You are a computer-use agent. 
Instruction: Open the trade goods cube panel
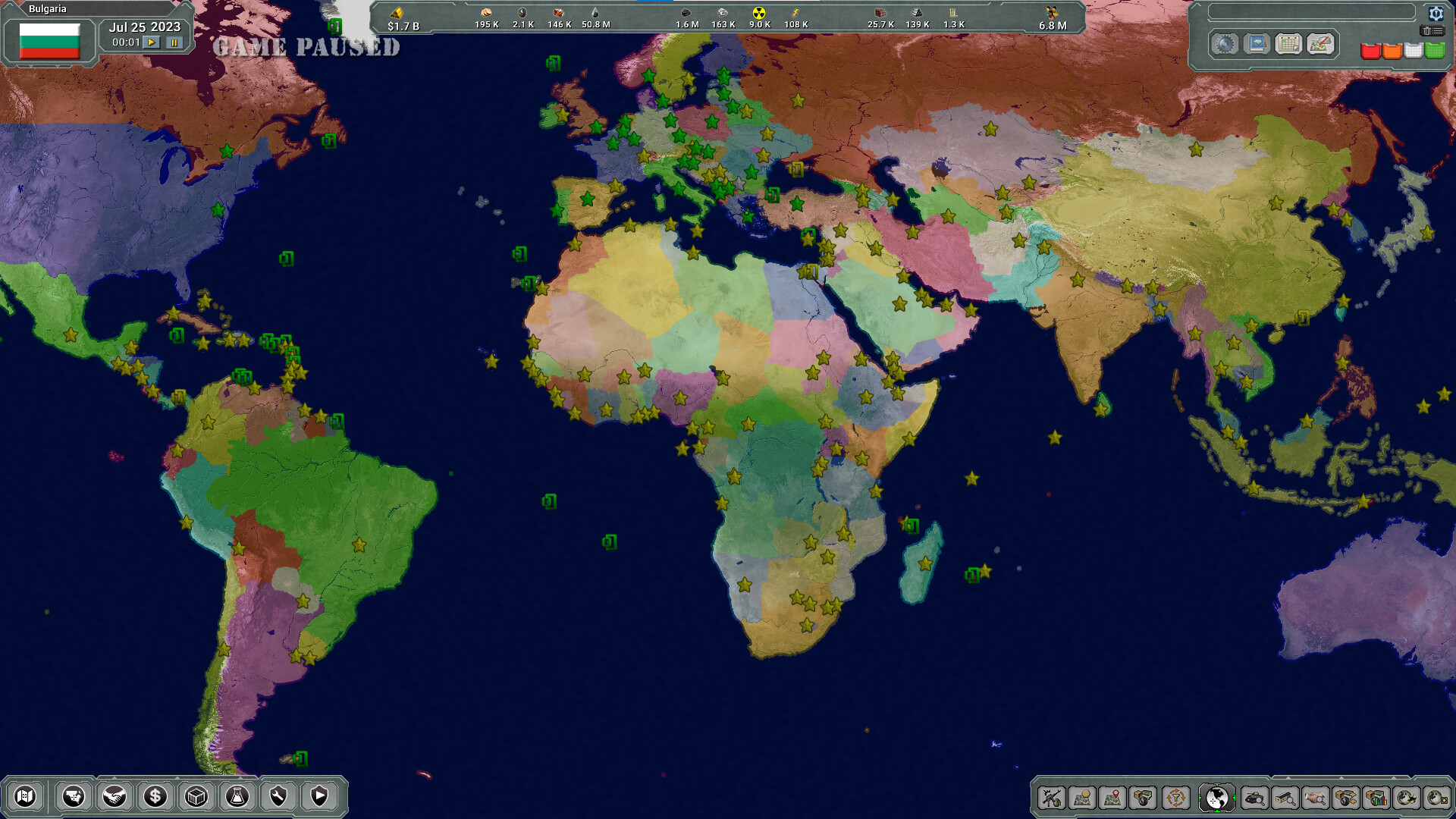click(x=197, y=797)
